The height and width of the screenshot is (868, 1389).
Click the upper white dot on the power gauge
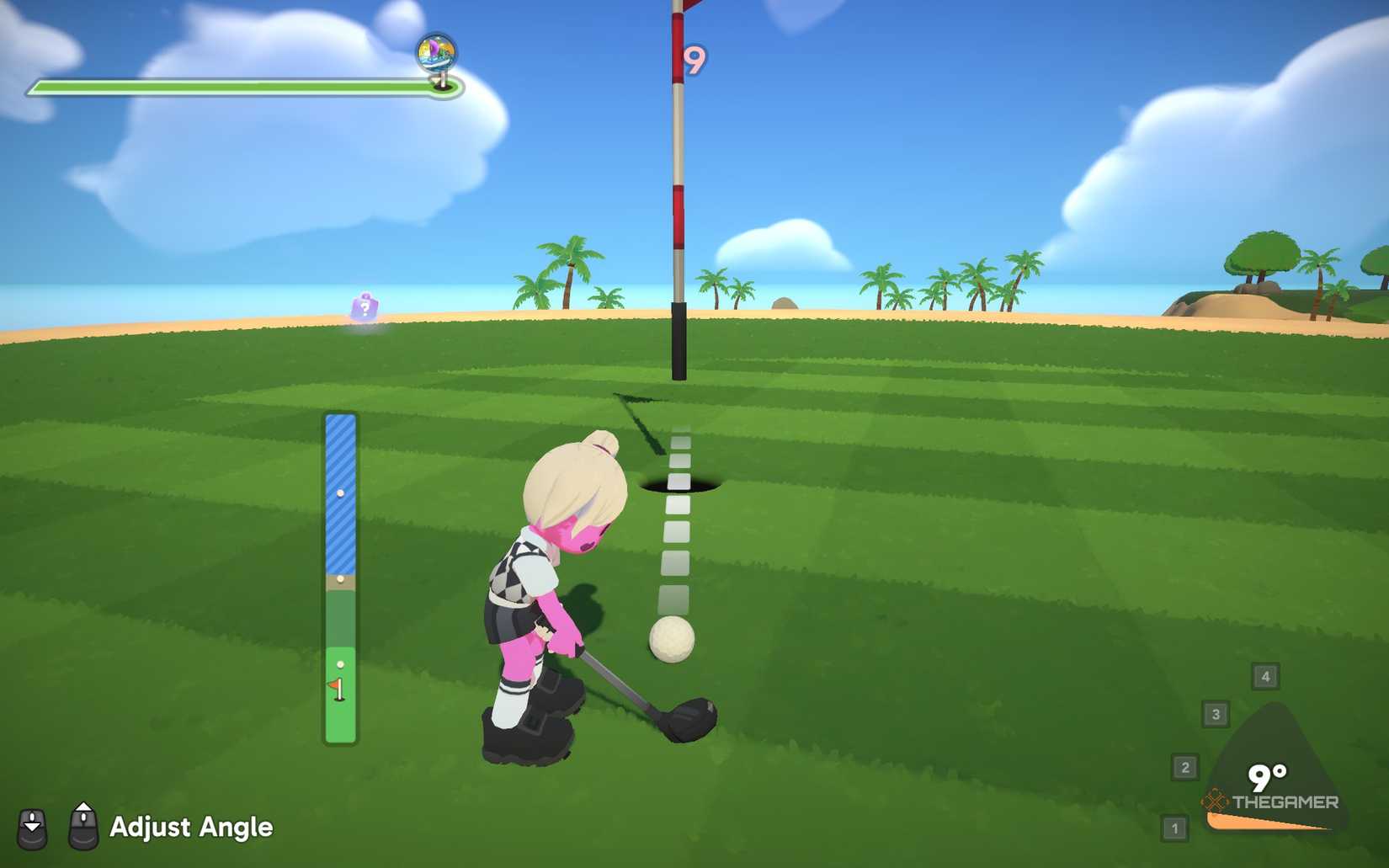[x=340, y=494]
